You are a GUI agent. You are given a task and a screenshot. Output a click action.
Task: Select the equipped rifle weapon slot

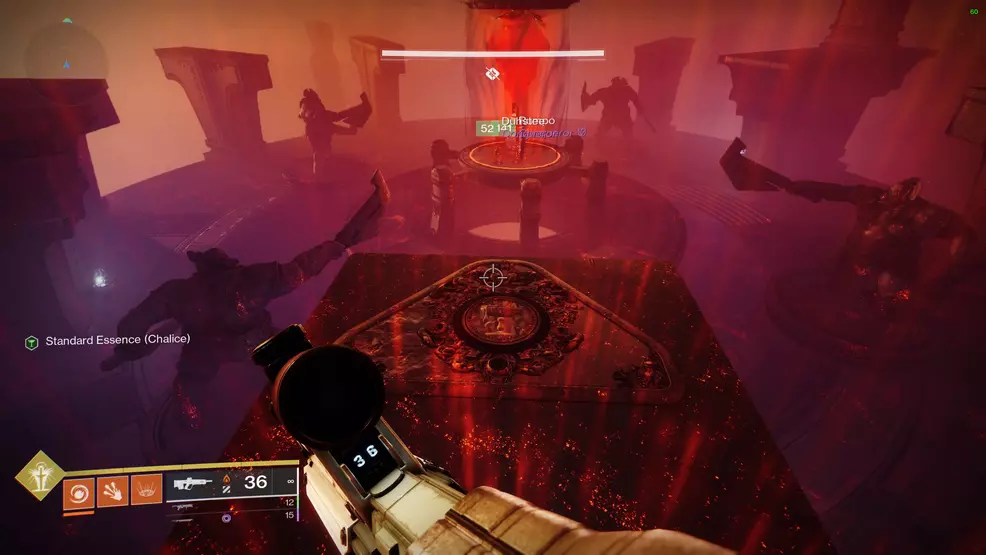coord(192,485)
